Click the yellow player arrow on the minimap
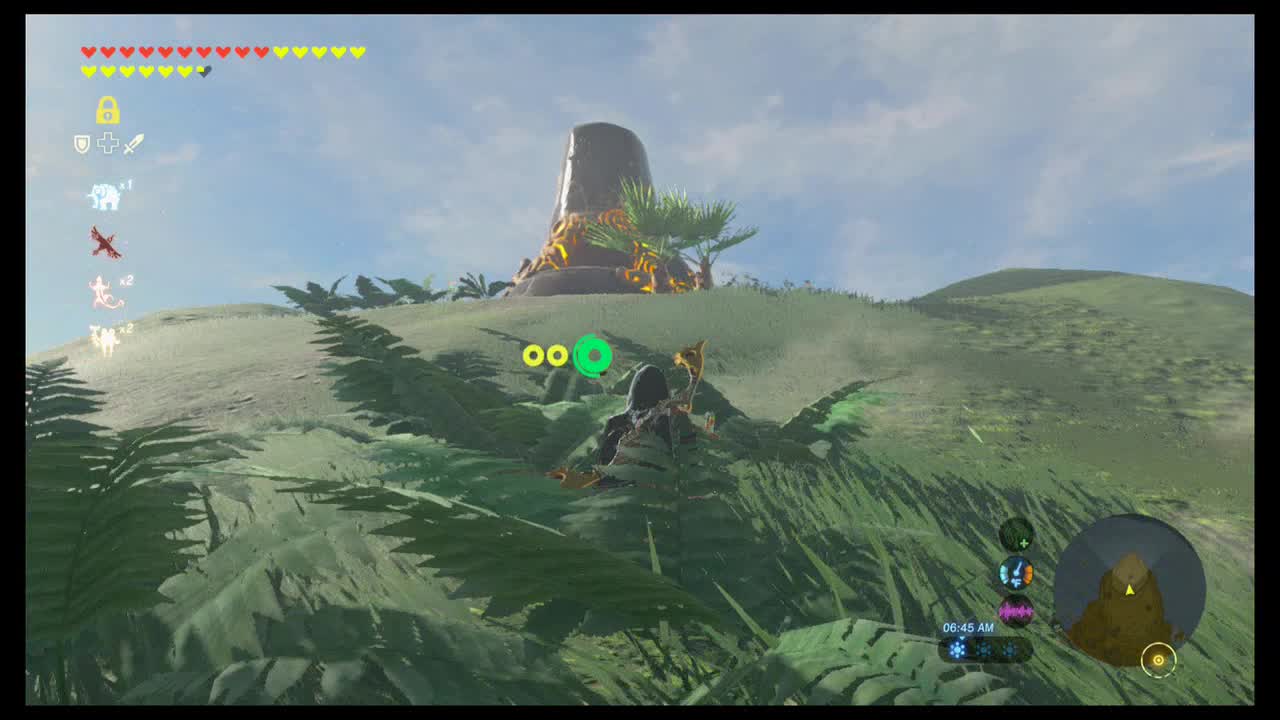1280x720 pixels. click(x=1131, y=590)
